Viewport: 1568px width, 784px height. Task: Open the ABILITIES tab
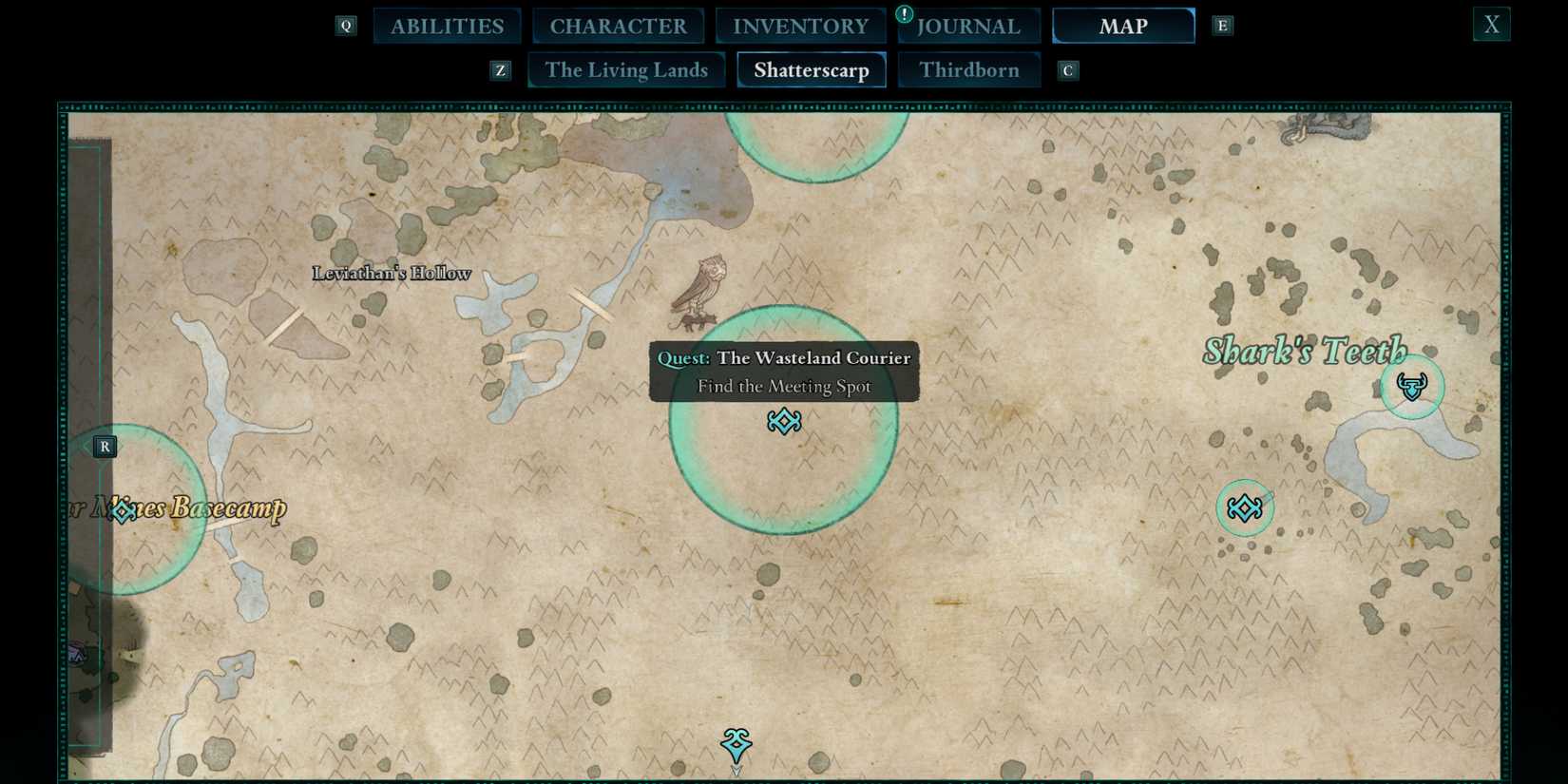[x=447, y=26]
